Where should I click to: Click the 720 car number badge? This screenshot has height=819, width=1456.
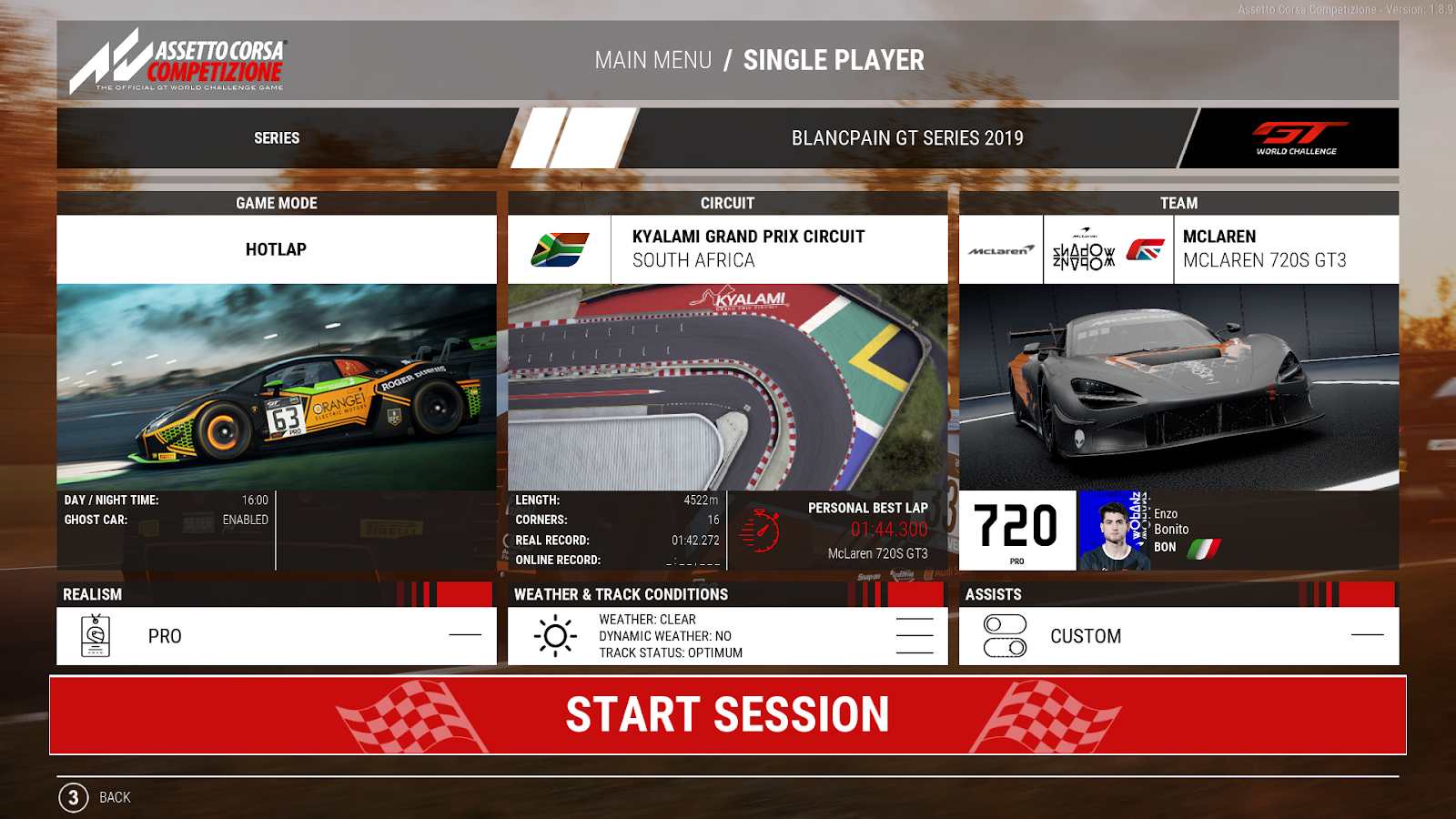click(x=1016, y=530)
